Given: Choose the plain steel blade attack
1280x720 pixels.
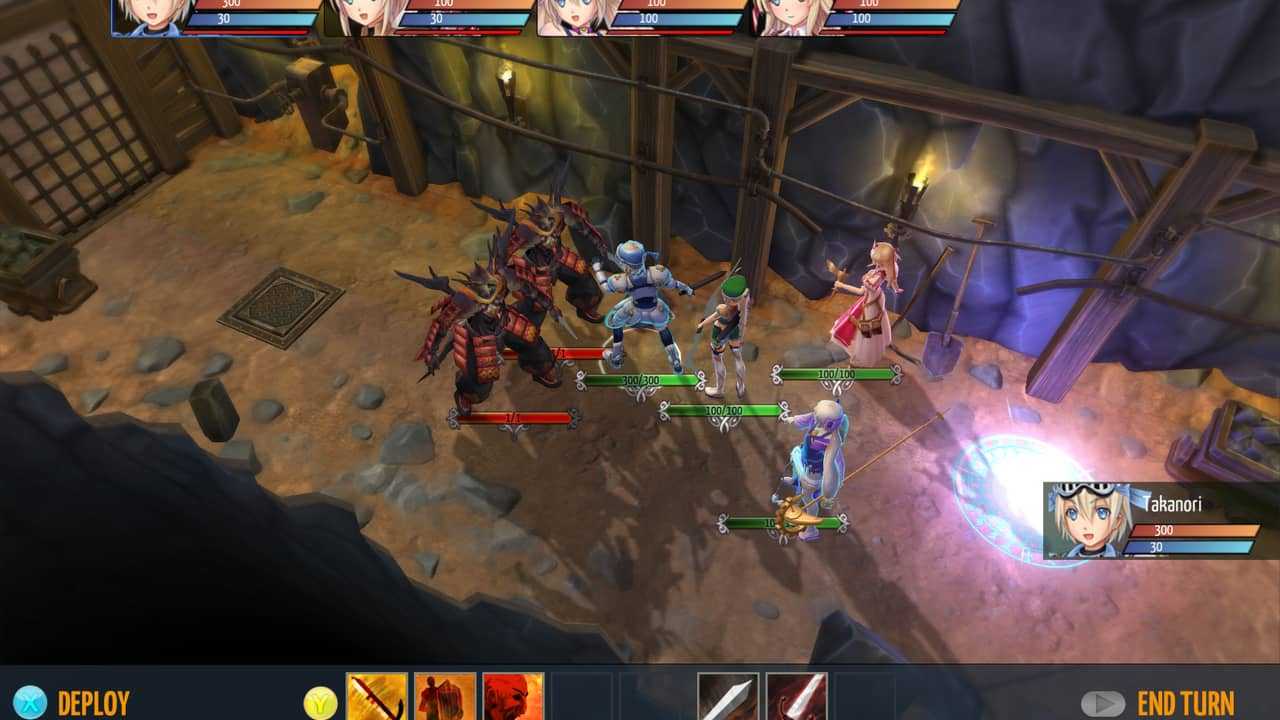Looking at the screenshot, I should coord(727,697).
